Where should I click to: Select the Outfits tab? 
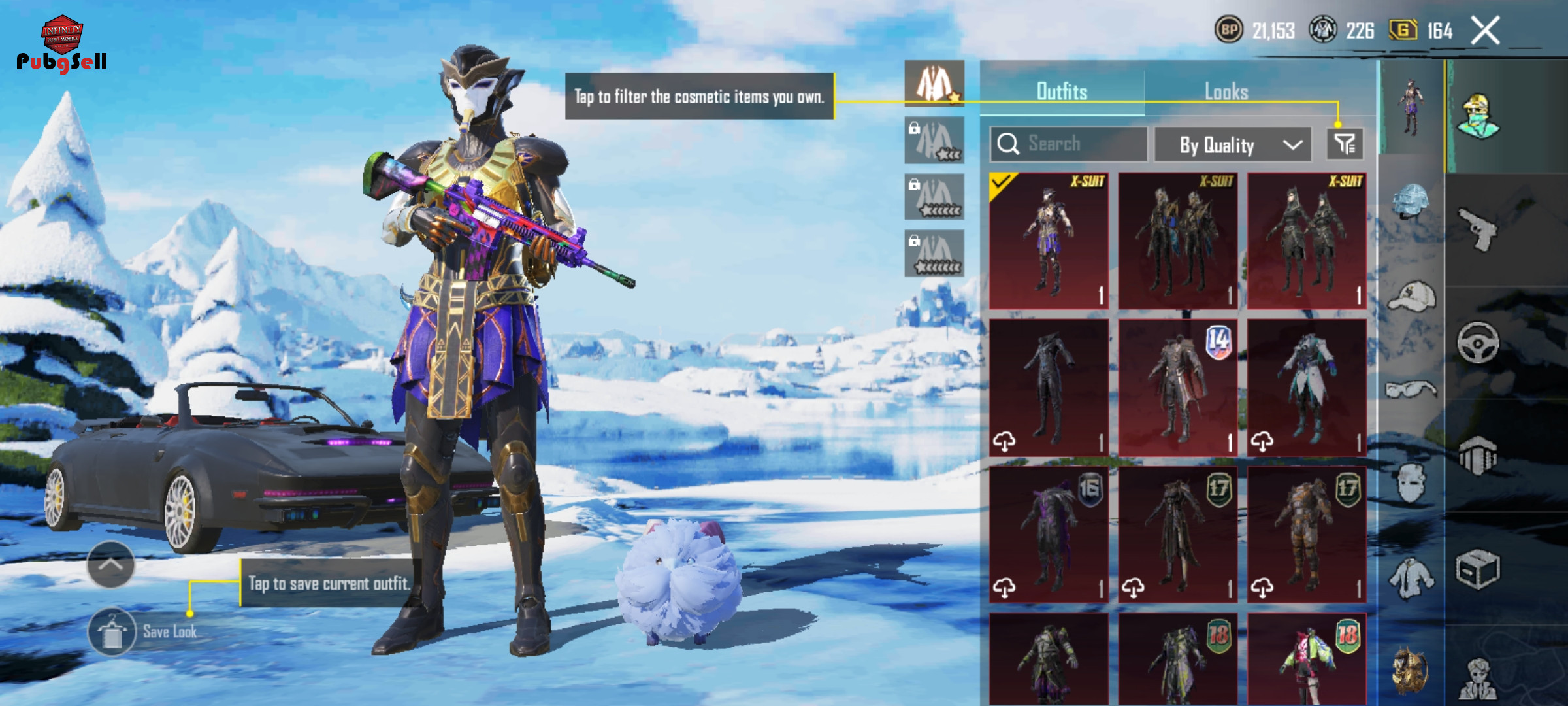(x=1062, y=92)
